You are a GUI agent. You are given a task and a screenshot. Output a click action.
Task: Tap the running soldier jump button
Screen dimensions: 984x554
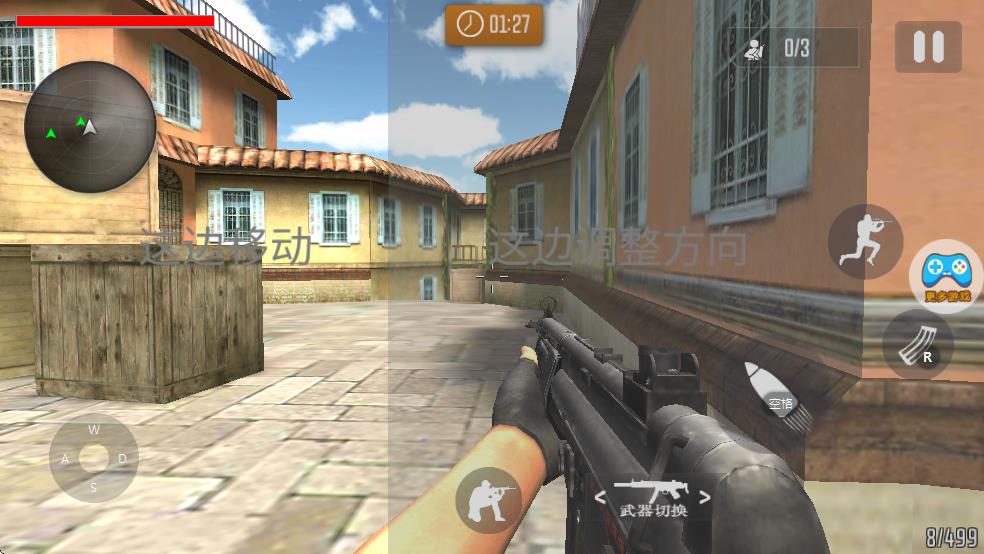click(x=865, y=242)
